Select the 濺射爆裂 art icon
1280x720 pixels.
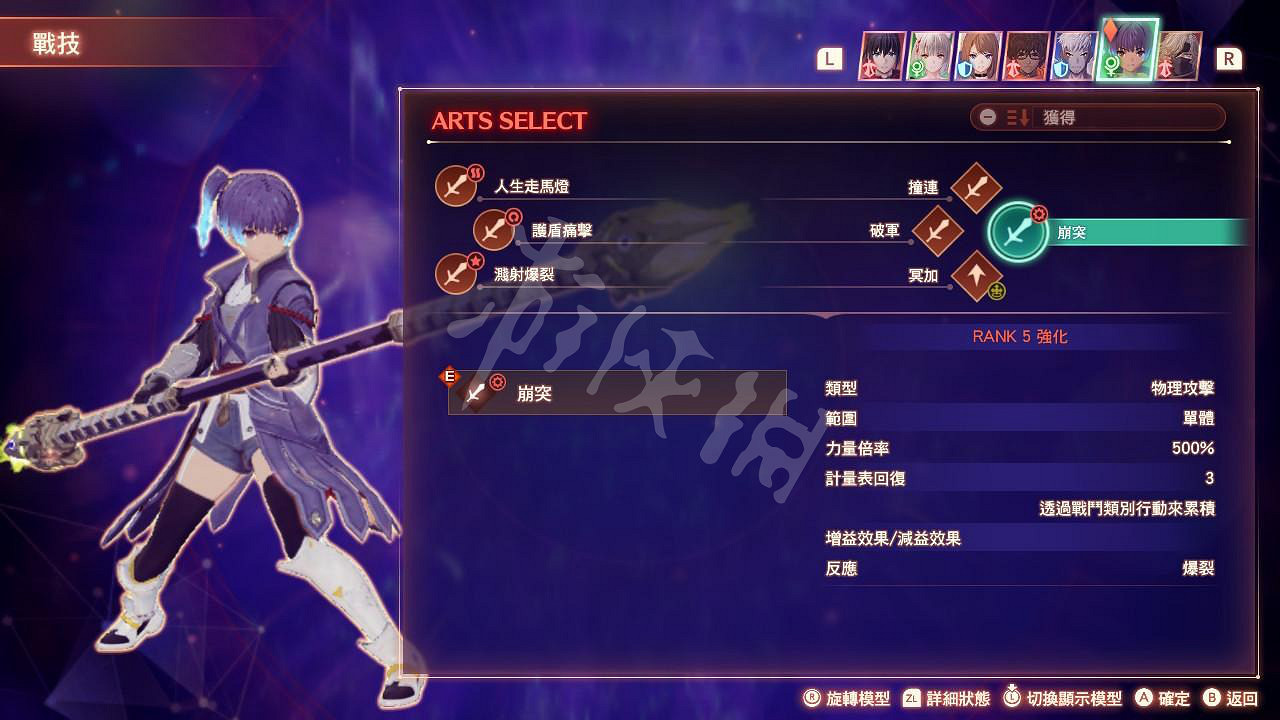coord(455,274)
